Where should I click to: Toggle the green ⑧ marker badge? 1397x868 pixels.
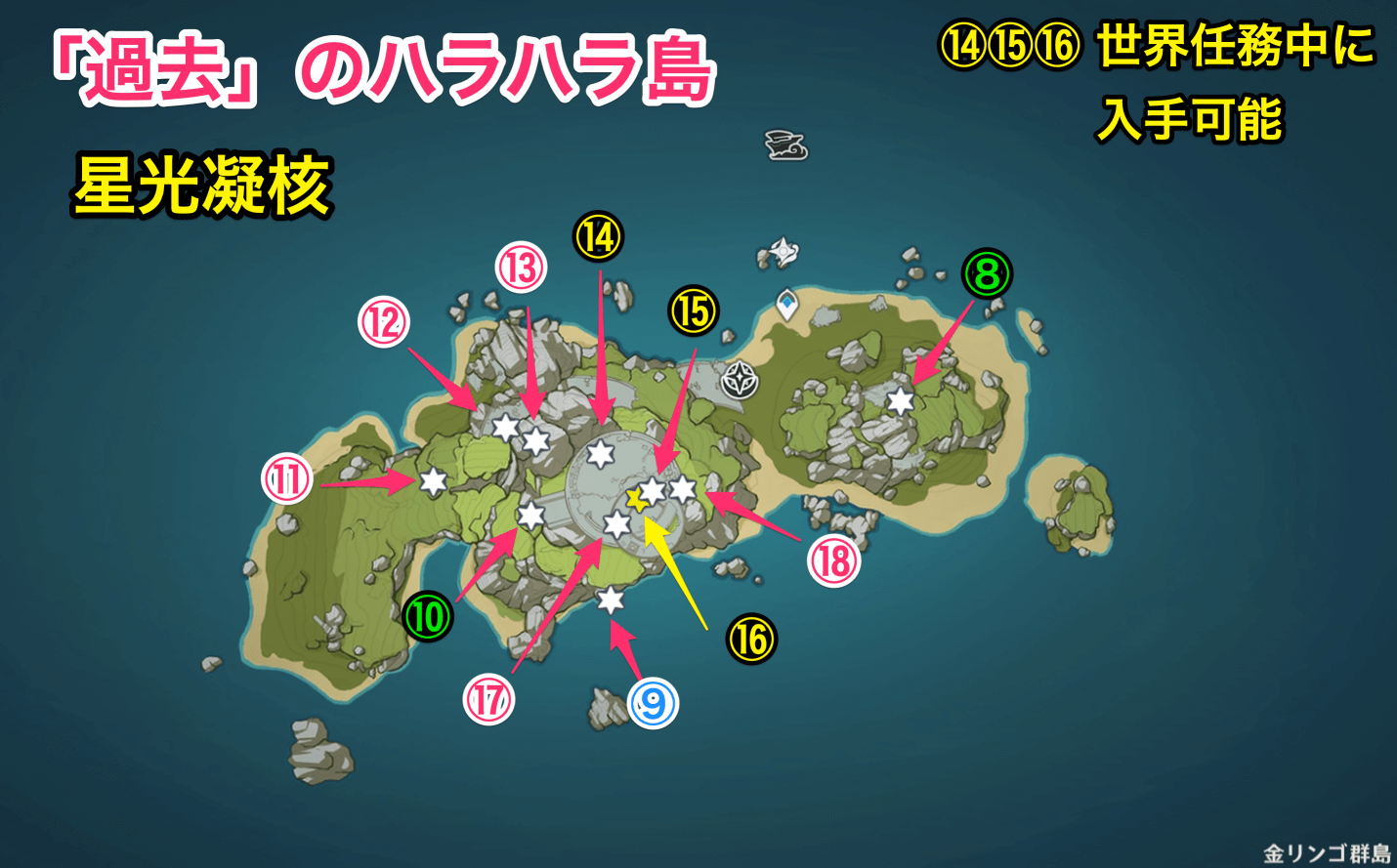click(x=987, y=273)
